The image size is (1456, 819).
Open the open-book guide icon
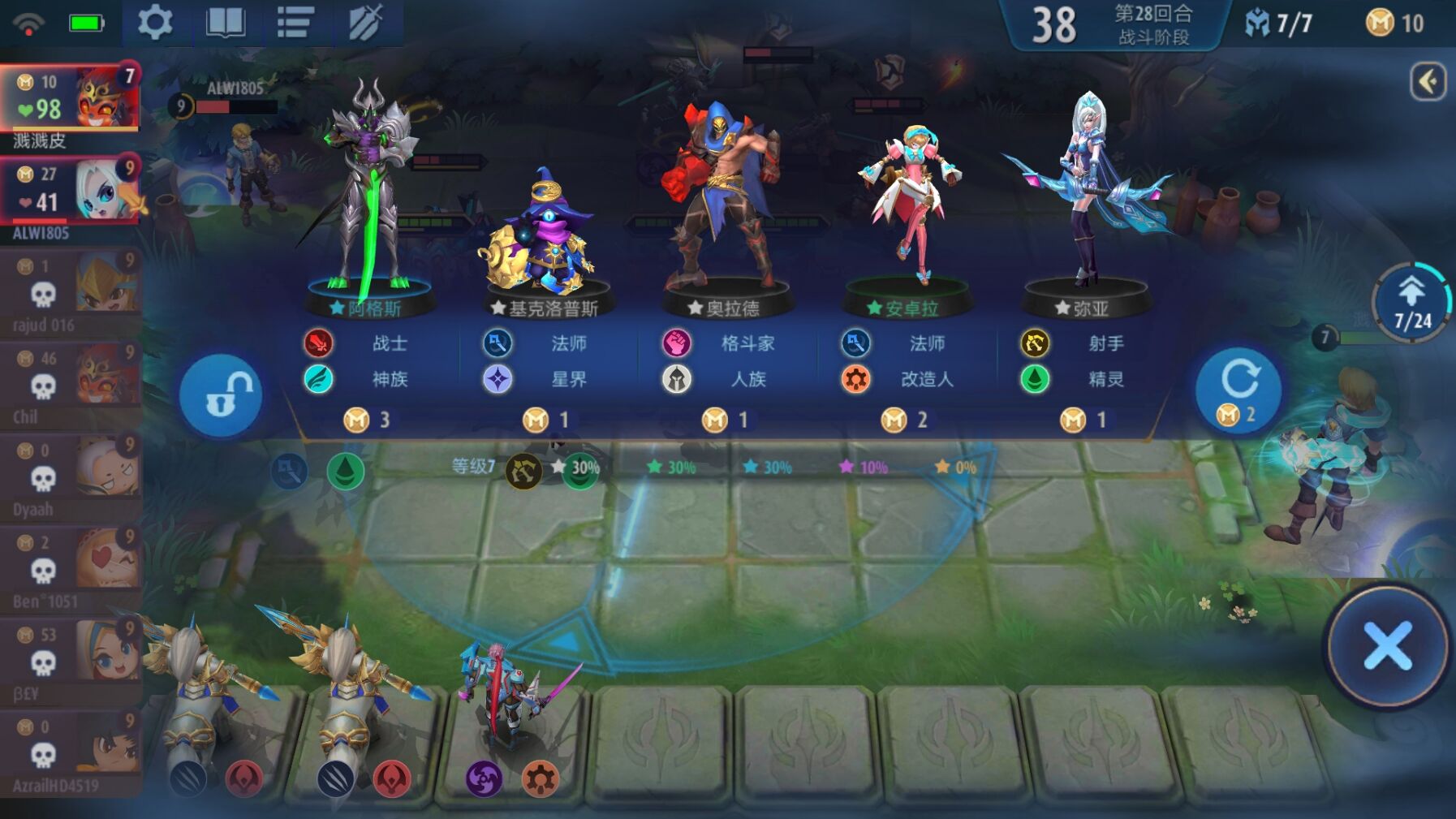(x=226, y=23)
